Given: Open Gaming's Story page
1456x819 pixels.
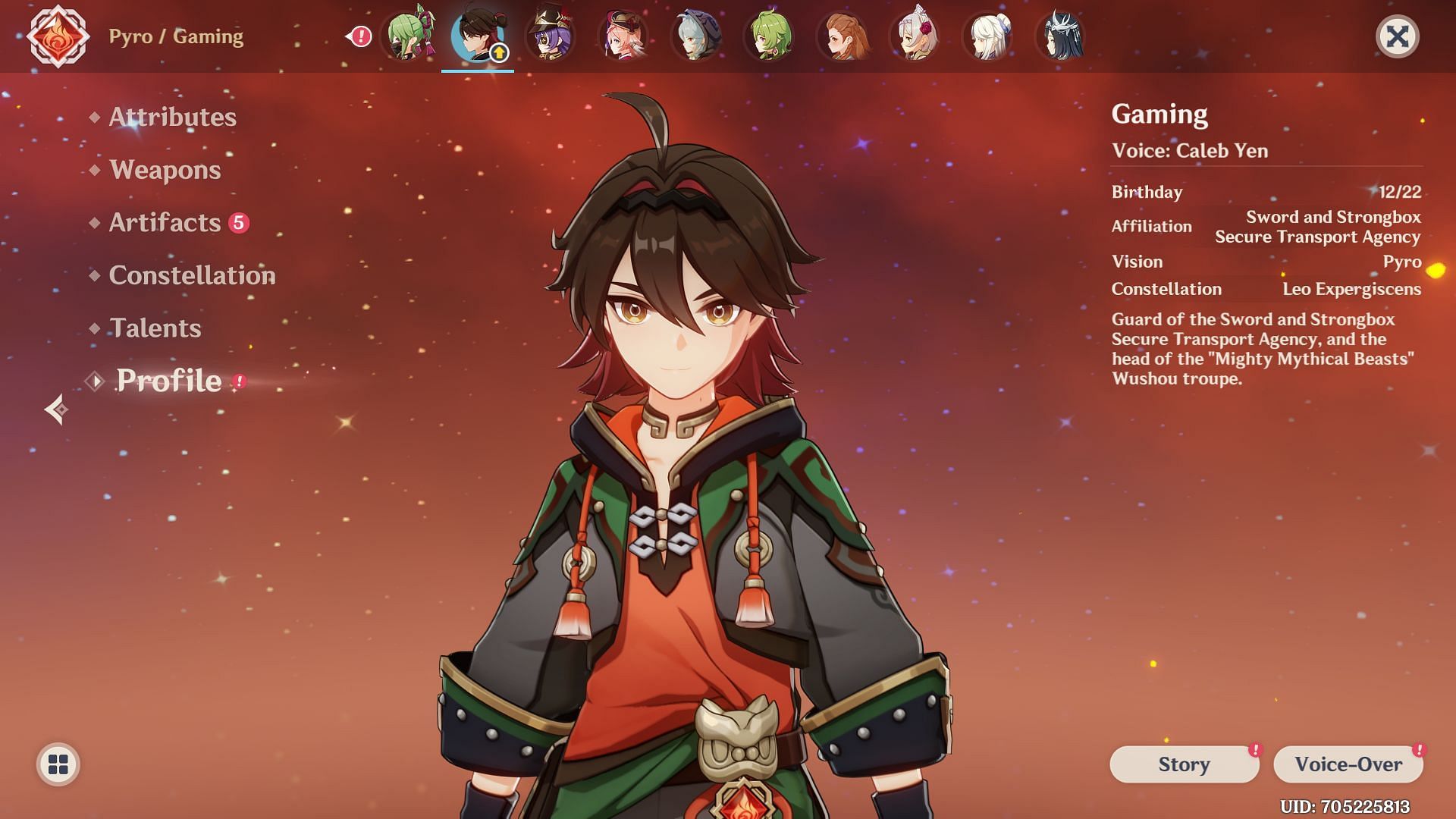Looking at the screenshot, I should pos(1183,764).
